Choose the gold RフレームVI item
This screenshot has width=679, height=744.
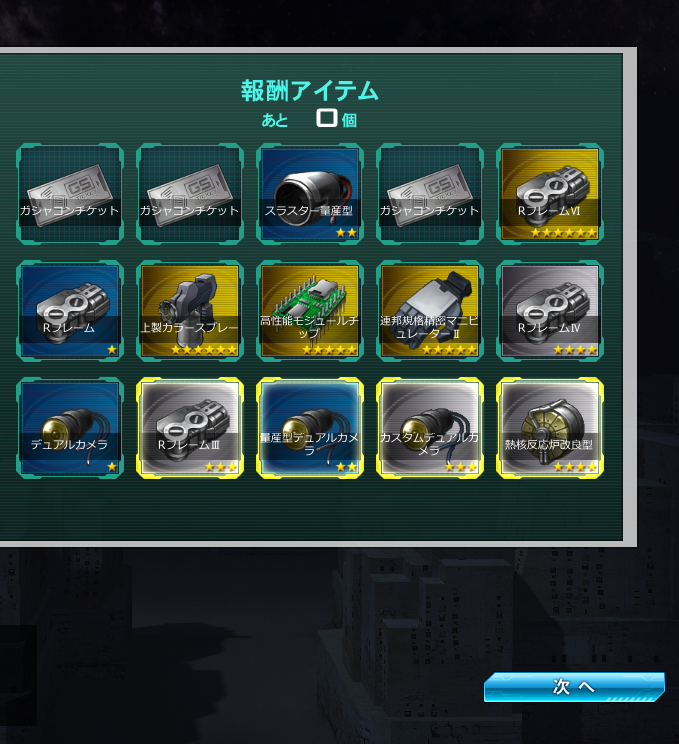coord(550,194)
